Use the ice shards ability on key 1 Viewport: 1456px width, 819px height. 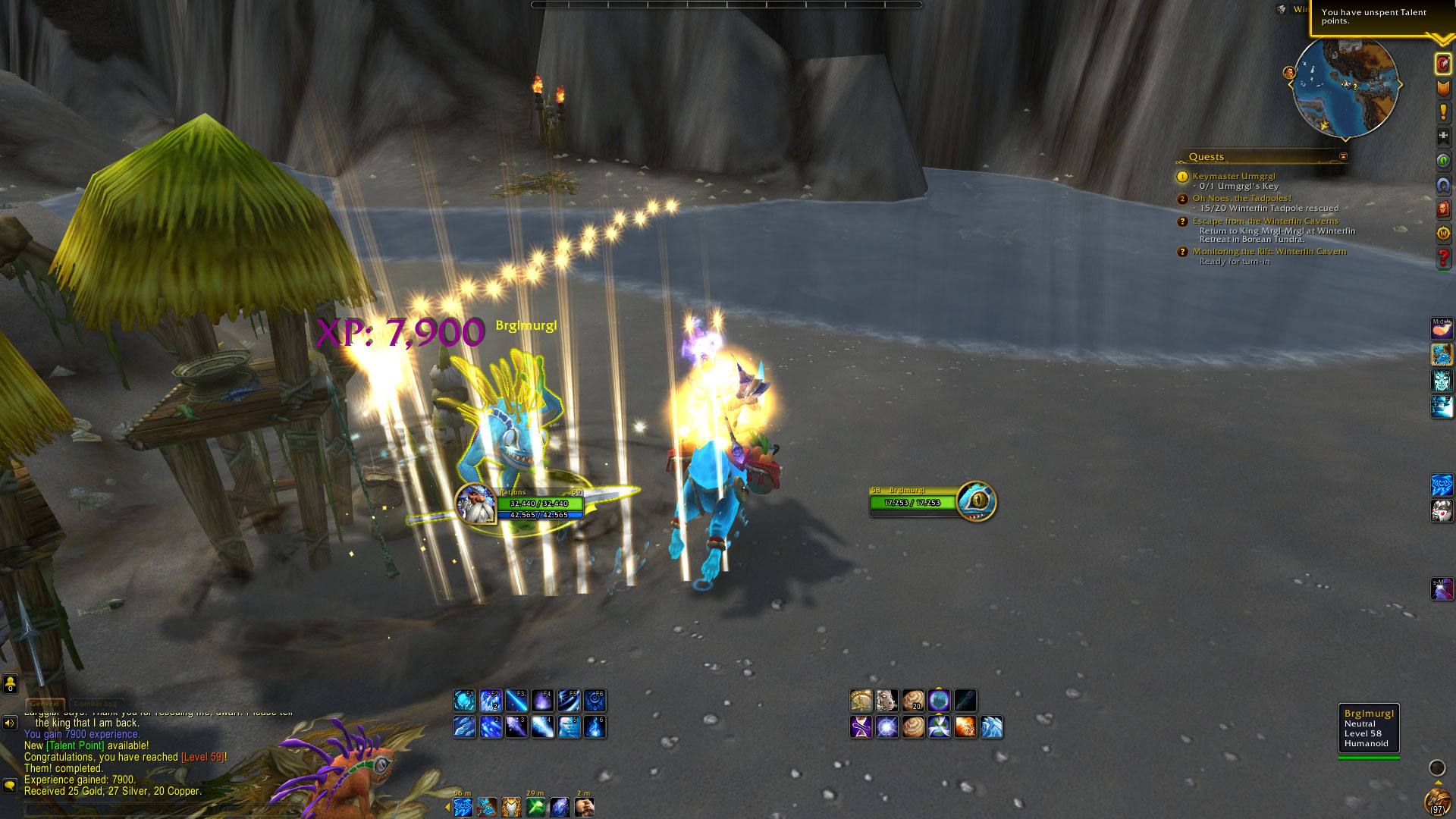pos(464,727)
